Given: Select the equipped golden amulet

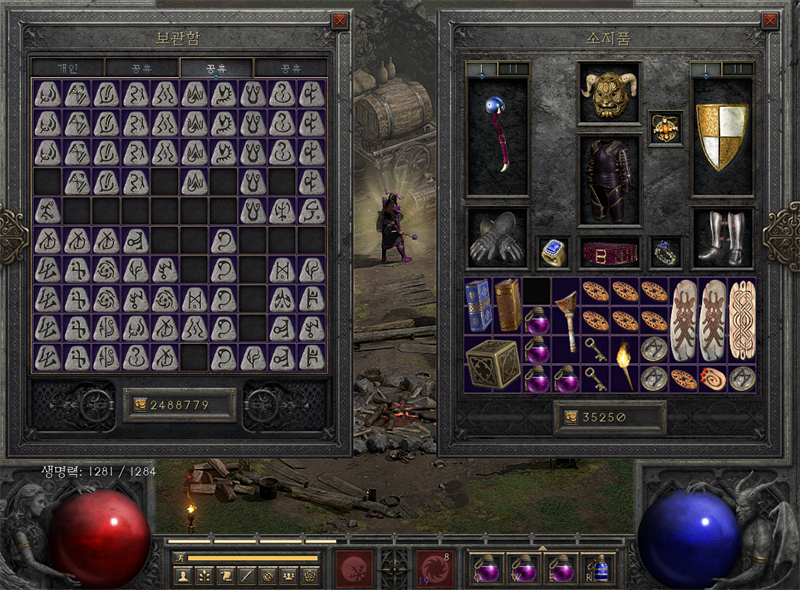Looking at the screenshot, I should click(664, 128).
